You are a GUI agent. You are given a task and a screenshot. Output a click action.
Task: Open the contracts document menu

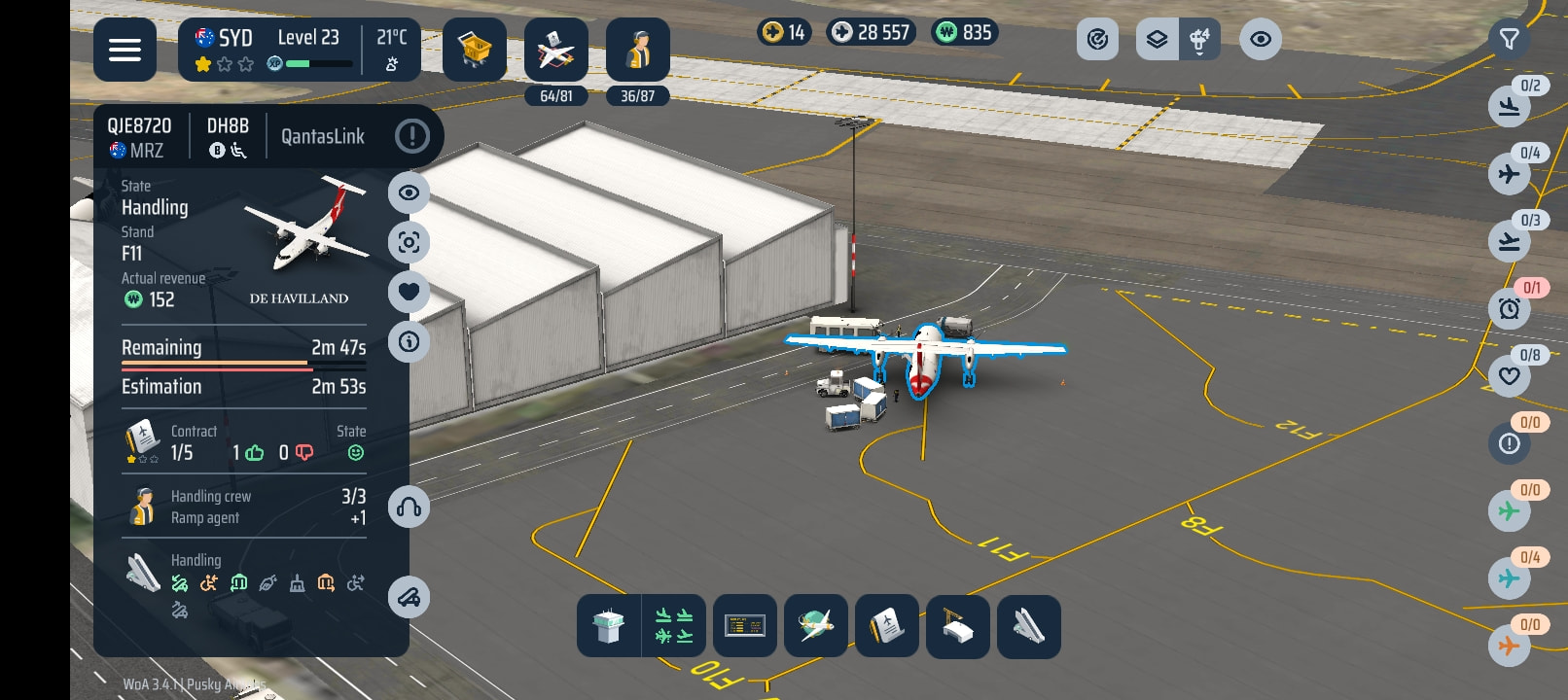[x=886, y=627]
